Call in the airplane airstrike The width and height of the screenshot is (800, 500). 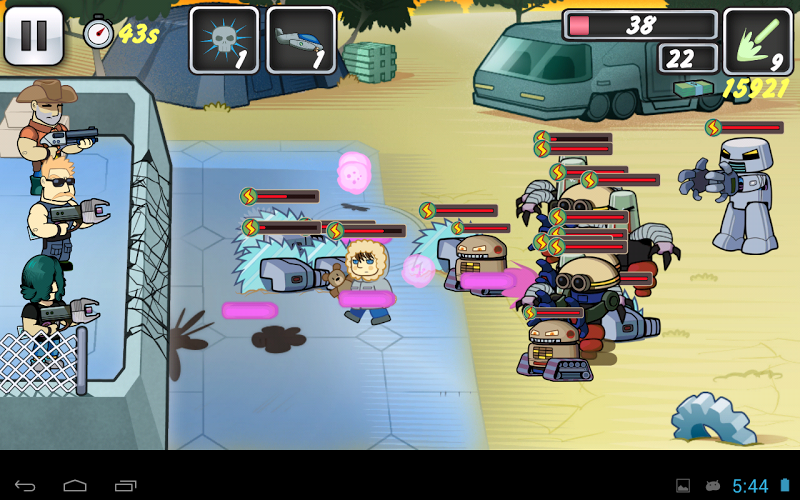pyautogui.click(x=301, y=40)
